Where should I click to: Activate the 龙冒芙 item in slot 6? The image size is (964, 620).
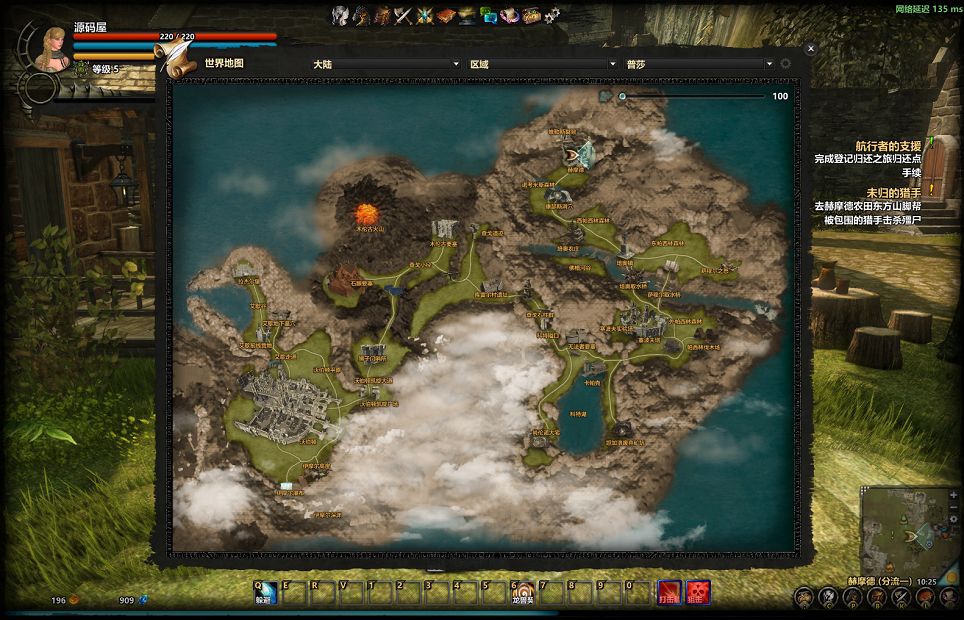(x=521, y=593)
